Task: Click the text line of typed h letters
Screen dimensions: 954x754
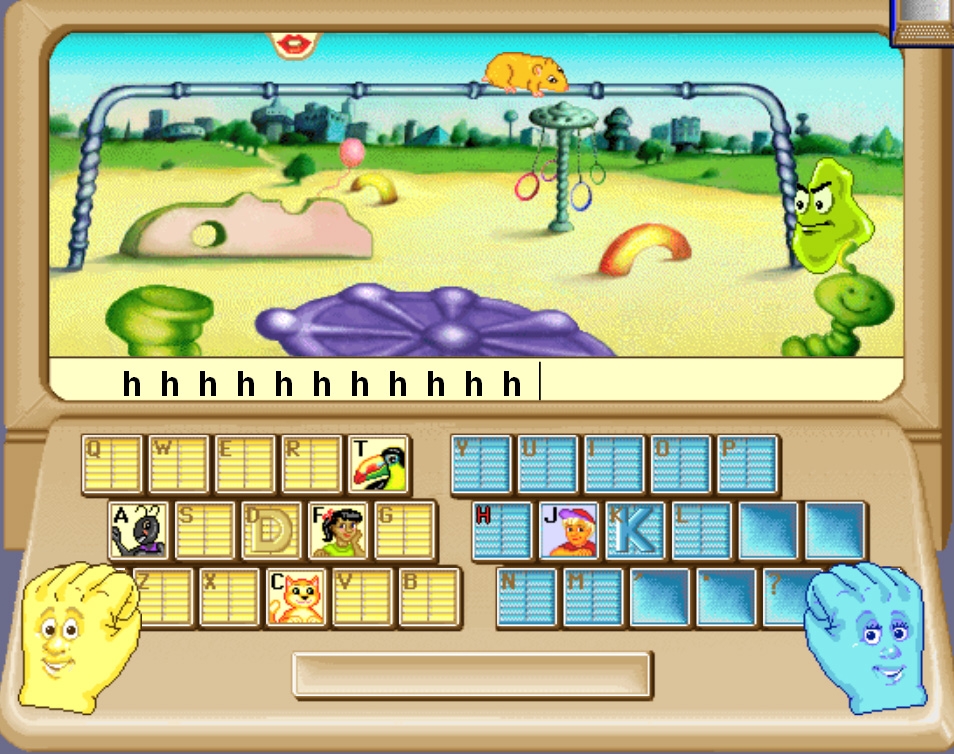Action: (320, 383)
